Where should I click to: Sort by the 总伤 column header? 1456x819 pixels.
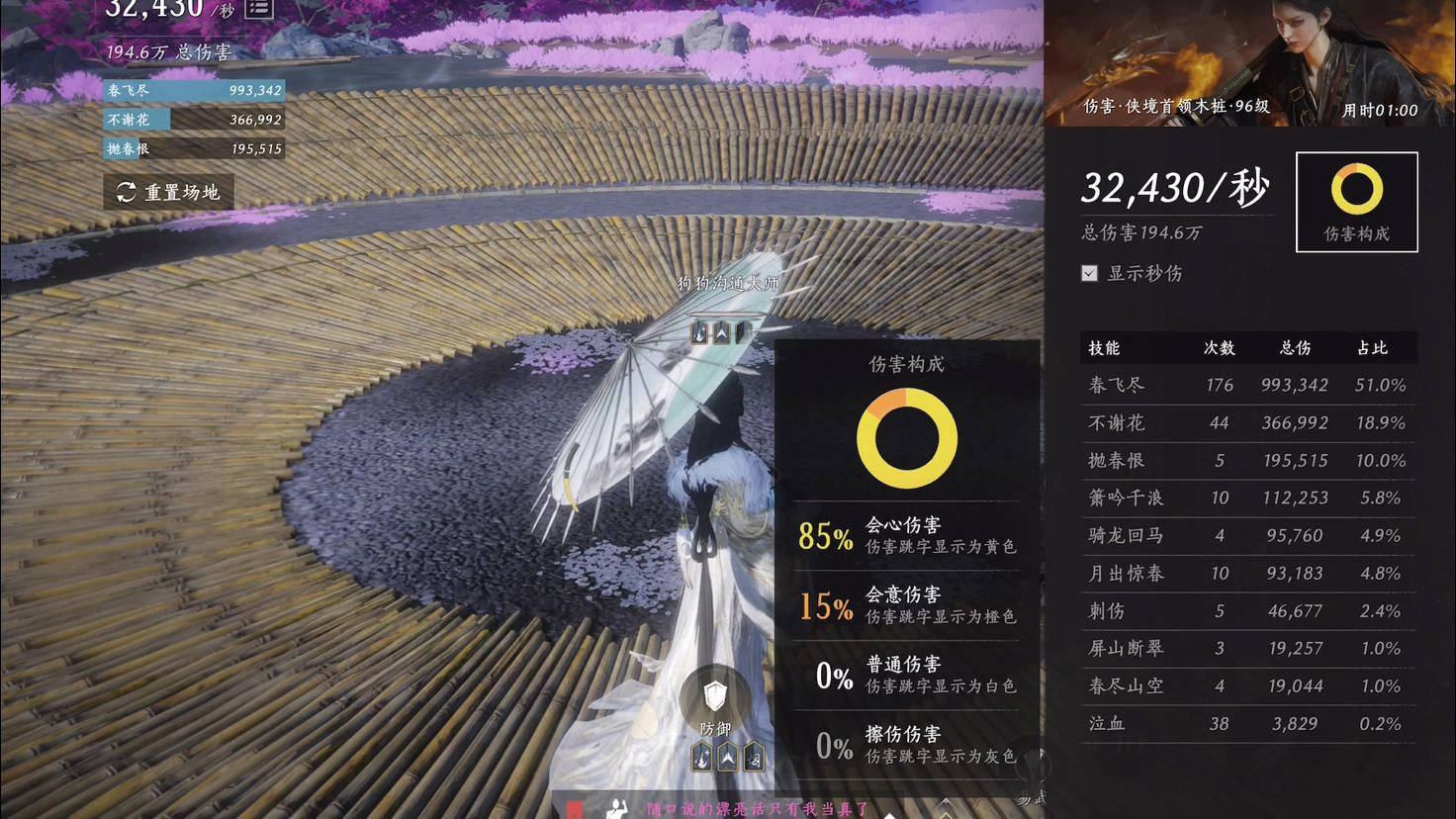coord(1295,348)
